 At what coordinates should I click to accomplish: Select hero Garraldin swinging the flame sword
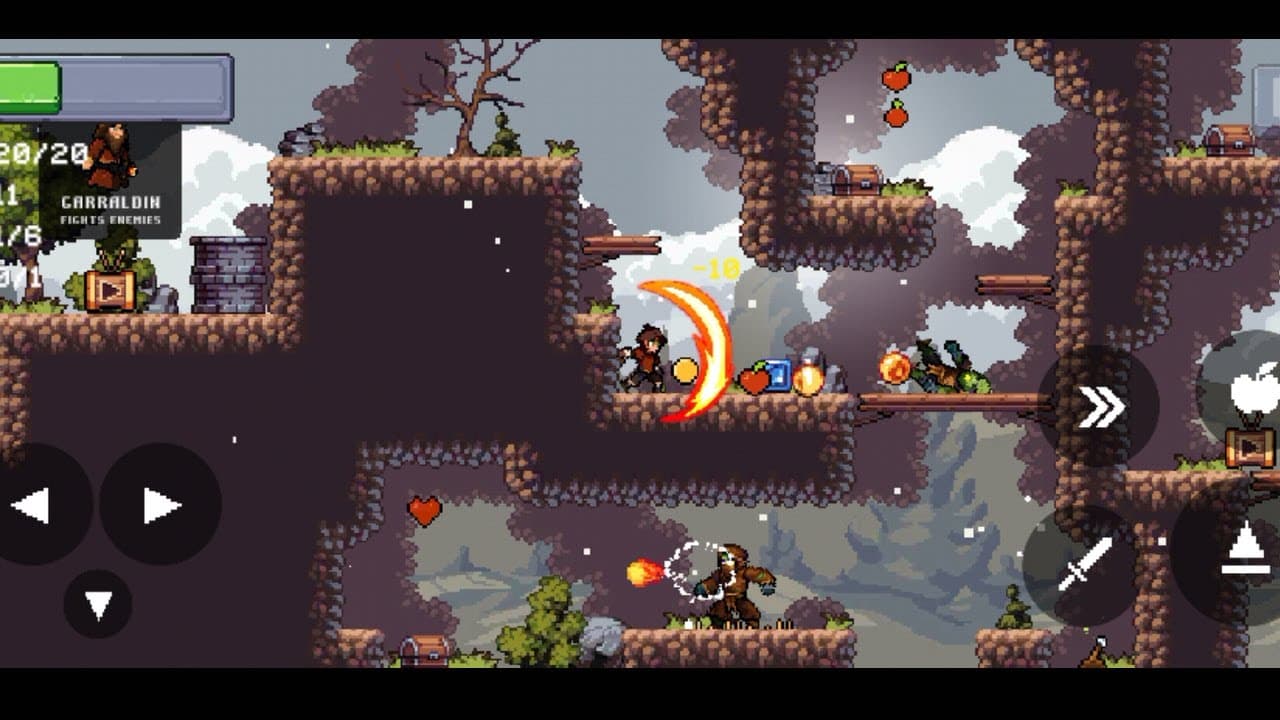tap(645, 358)
